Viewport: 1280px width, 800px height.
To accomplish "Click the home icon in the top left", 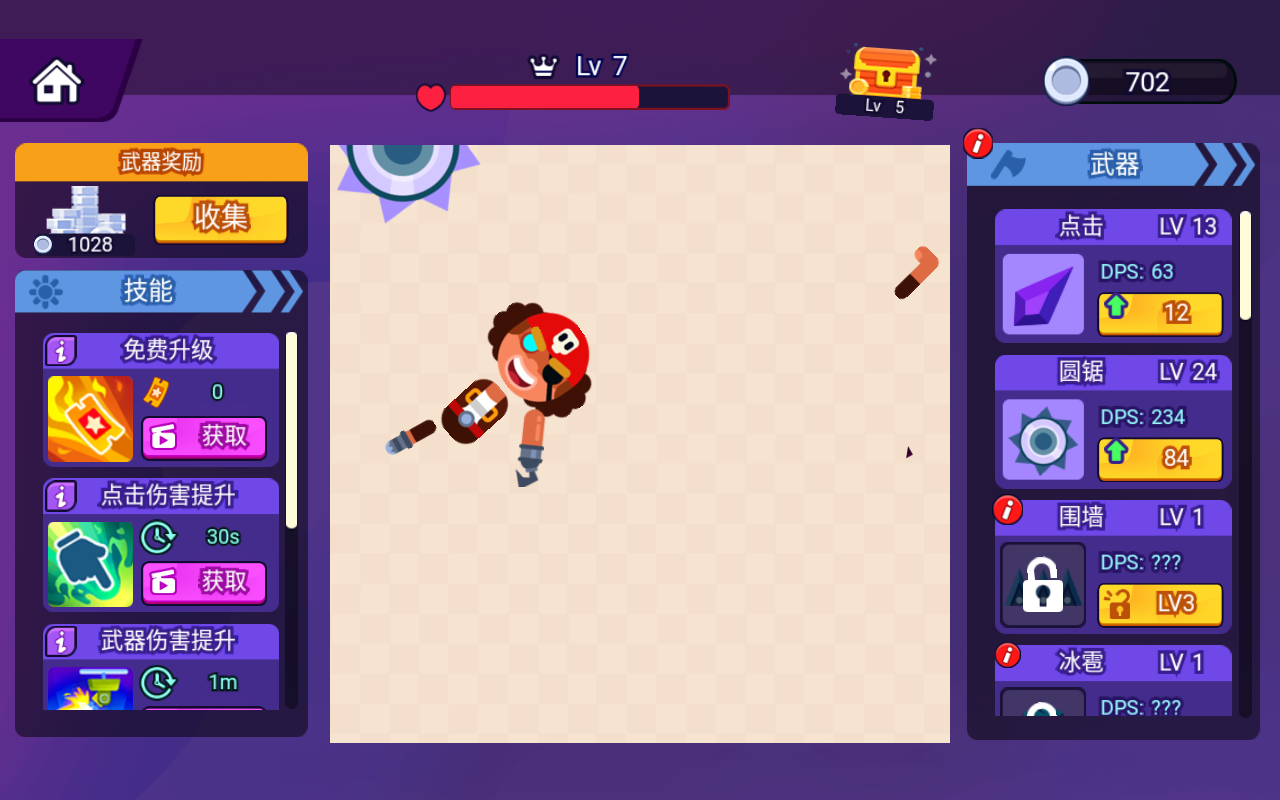I will pos(55,80).
